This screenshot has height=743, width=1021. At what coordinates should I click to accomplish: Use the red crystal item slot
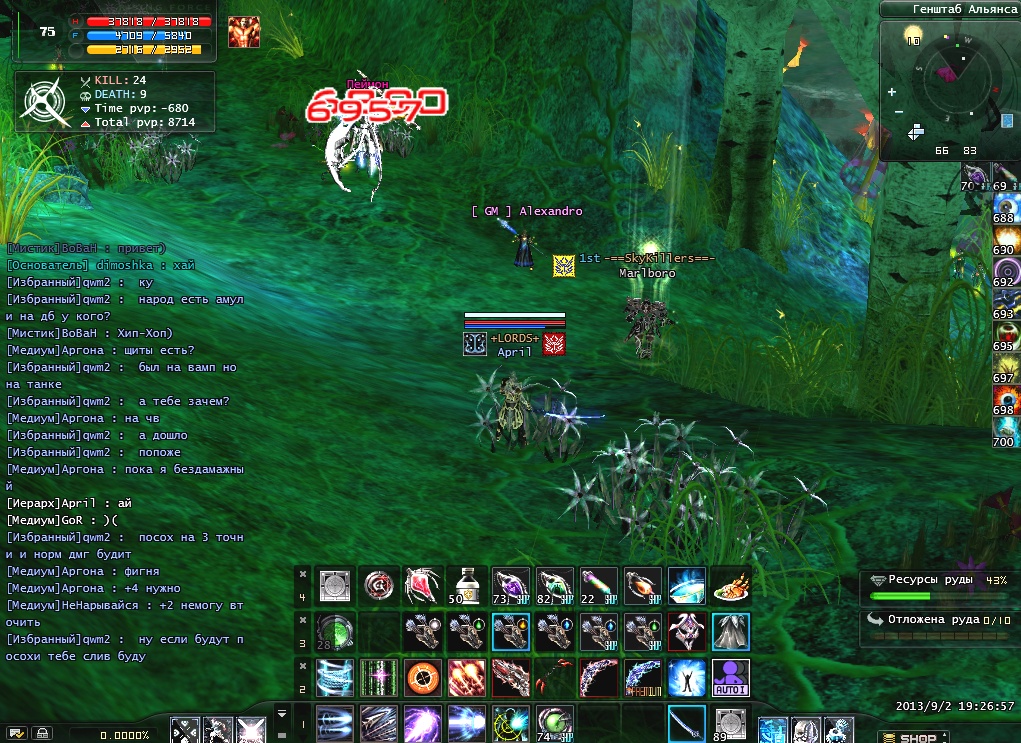[423, 585]
